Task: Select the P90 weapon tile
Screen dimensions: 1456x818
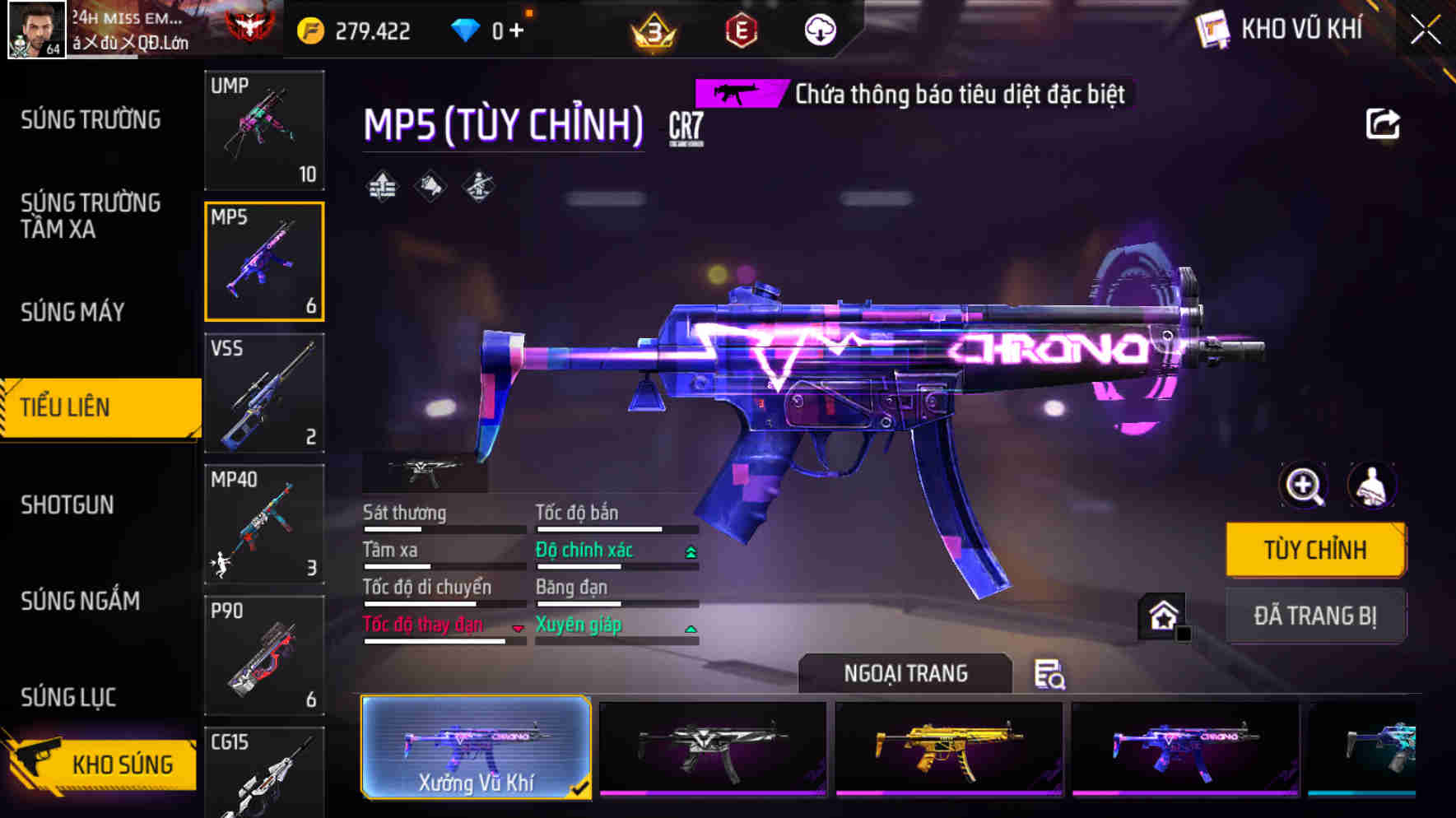Action: pyautogui.click(x=264, y=655)
